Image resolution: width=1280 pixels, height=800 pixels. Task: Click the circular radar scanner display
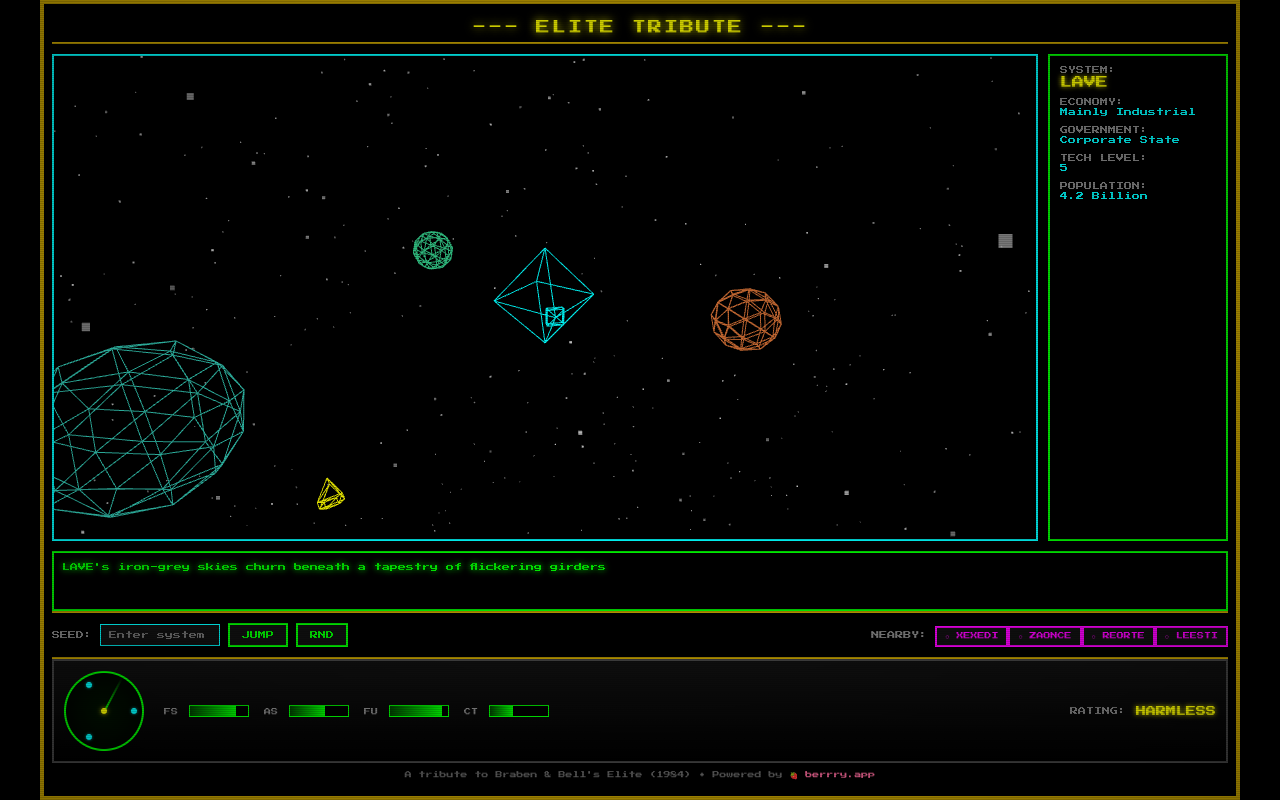(104, 712)
